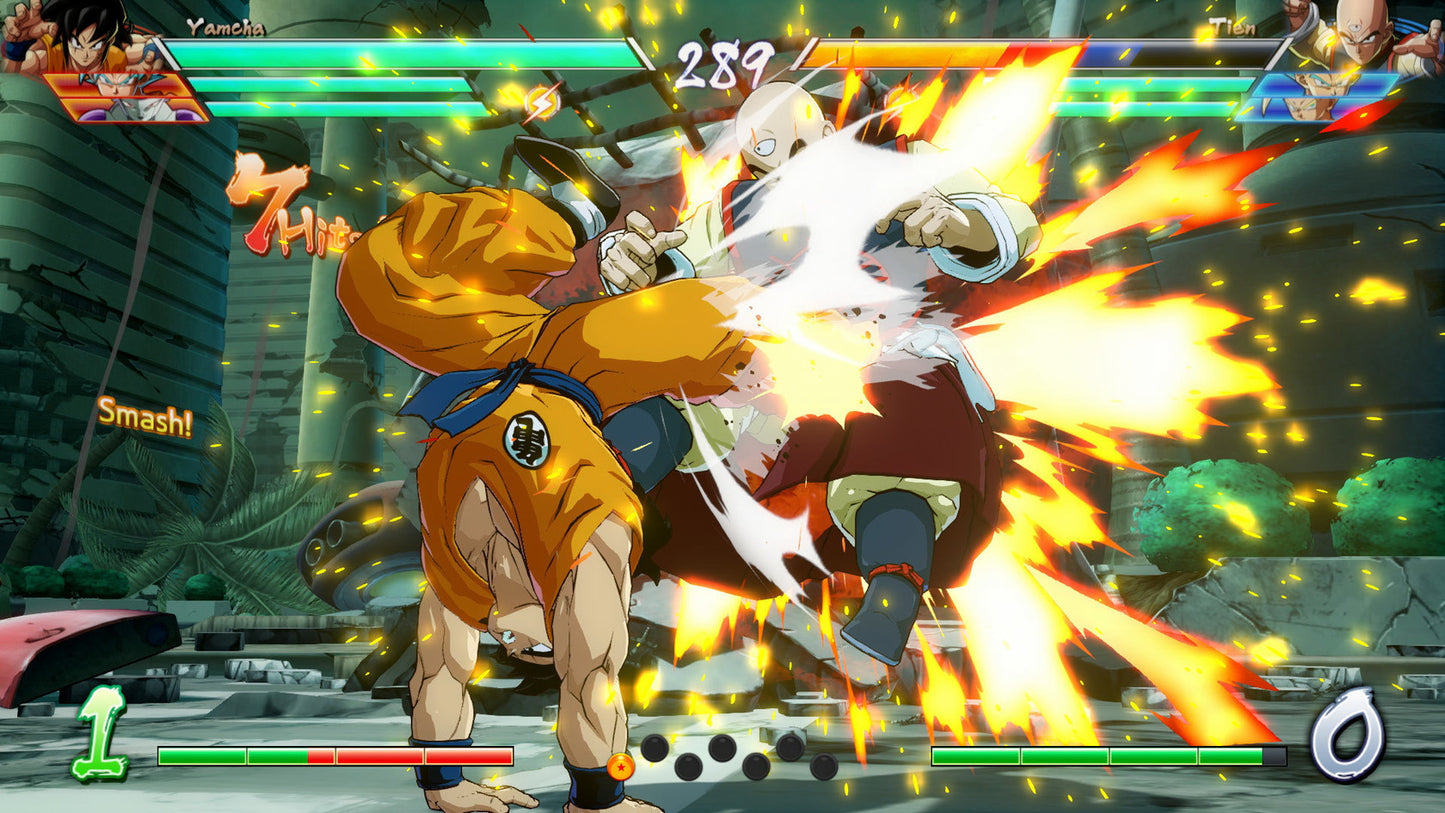The image size is (1445, 813).
Task: Click the lightning bolt indicator under Yamcha's health bar
Action: click(x=541, y=101)
